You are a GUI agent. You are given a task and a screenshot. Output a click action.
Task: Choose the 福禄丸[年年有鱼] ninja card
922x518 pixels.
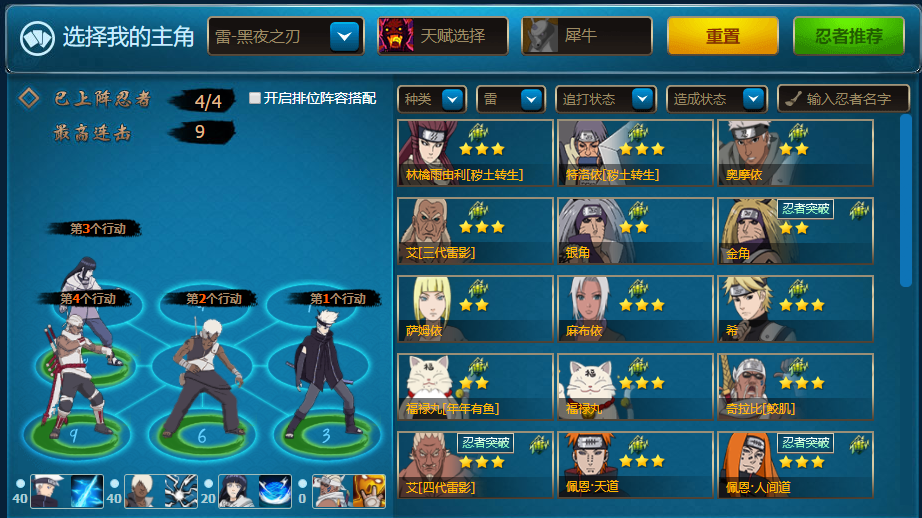pos(475,387)
